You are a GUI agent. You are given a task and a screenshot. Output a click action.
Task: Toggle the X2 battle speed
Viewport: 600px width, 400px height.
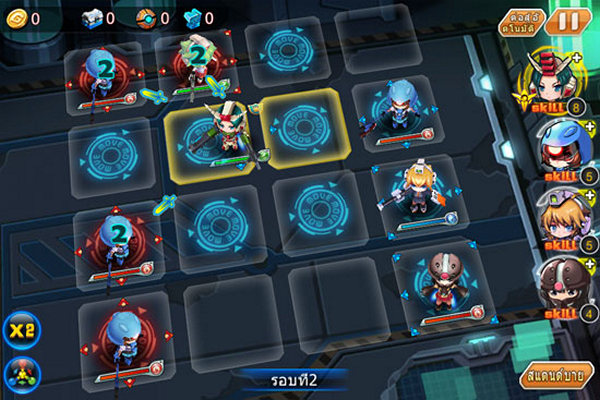point(20,331)
